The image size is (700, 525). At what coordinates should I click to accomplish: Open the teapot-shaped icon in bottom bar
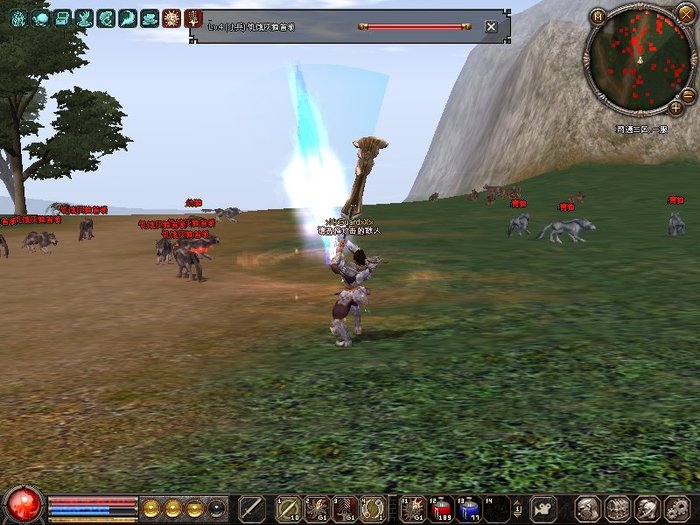pos(543,508)
